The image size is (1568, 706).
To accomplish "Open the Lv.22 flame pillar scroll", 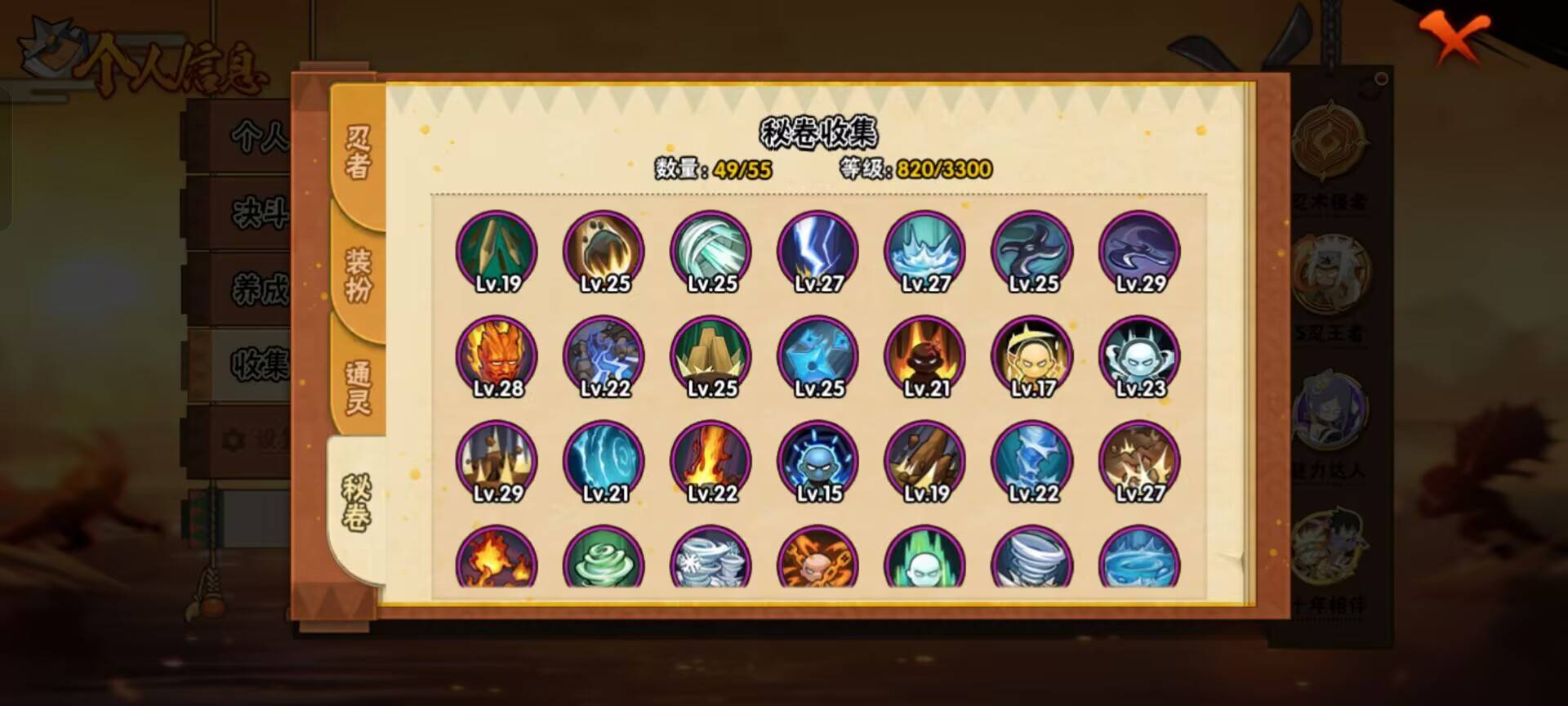I will [x=710, y=462].
